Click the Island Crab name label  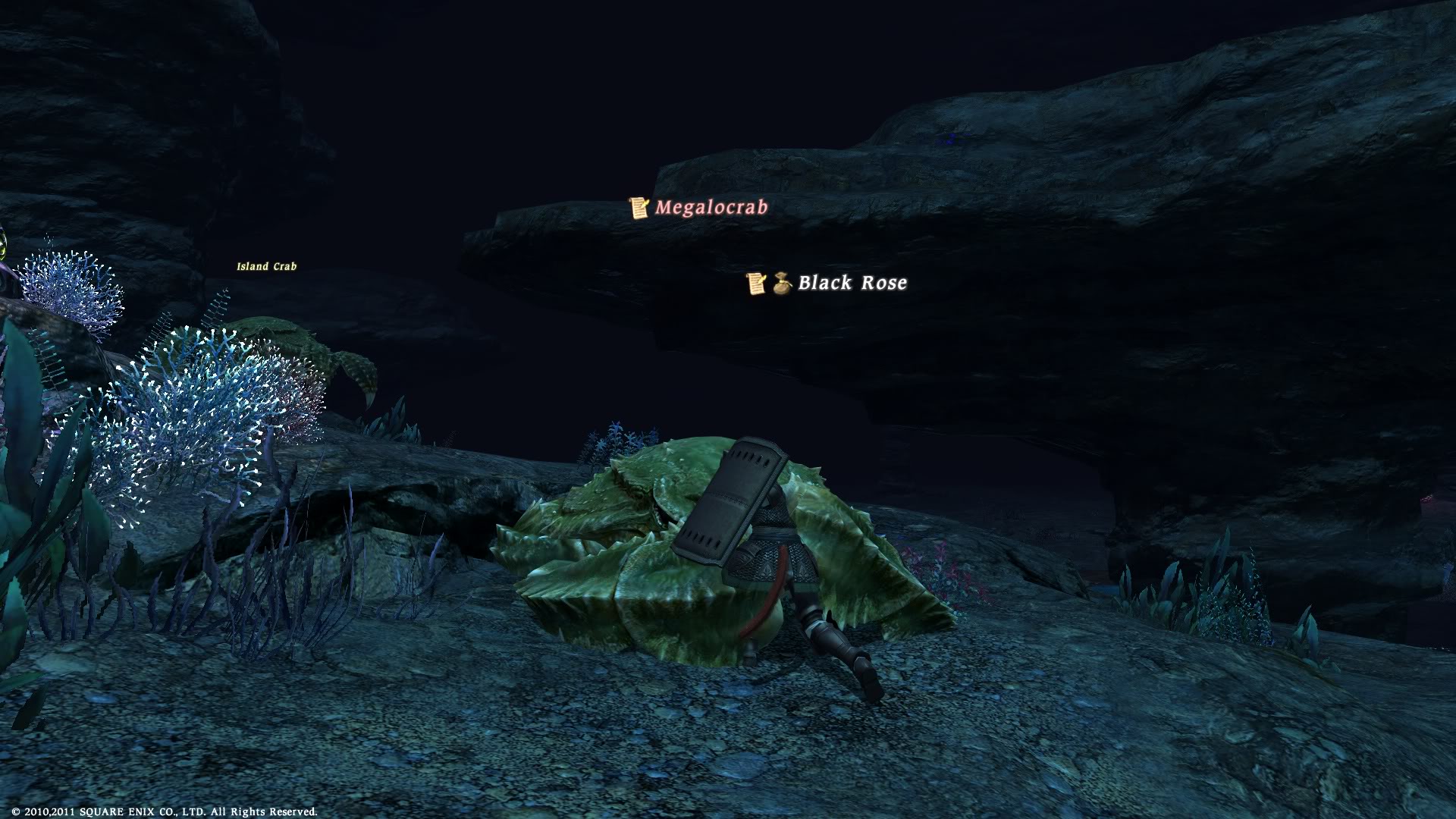(266, 266)
